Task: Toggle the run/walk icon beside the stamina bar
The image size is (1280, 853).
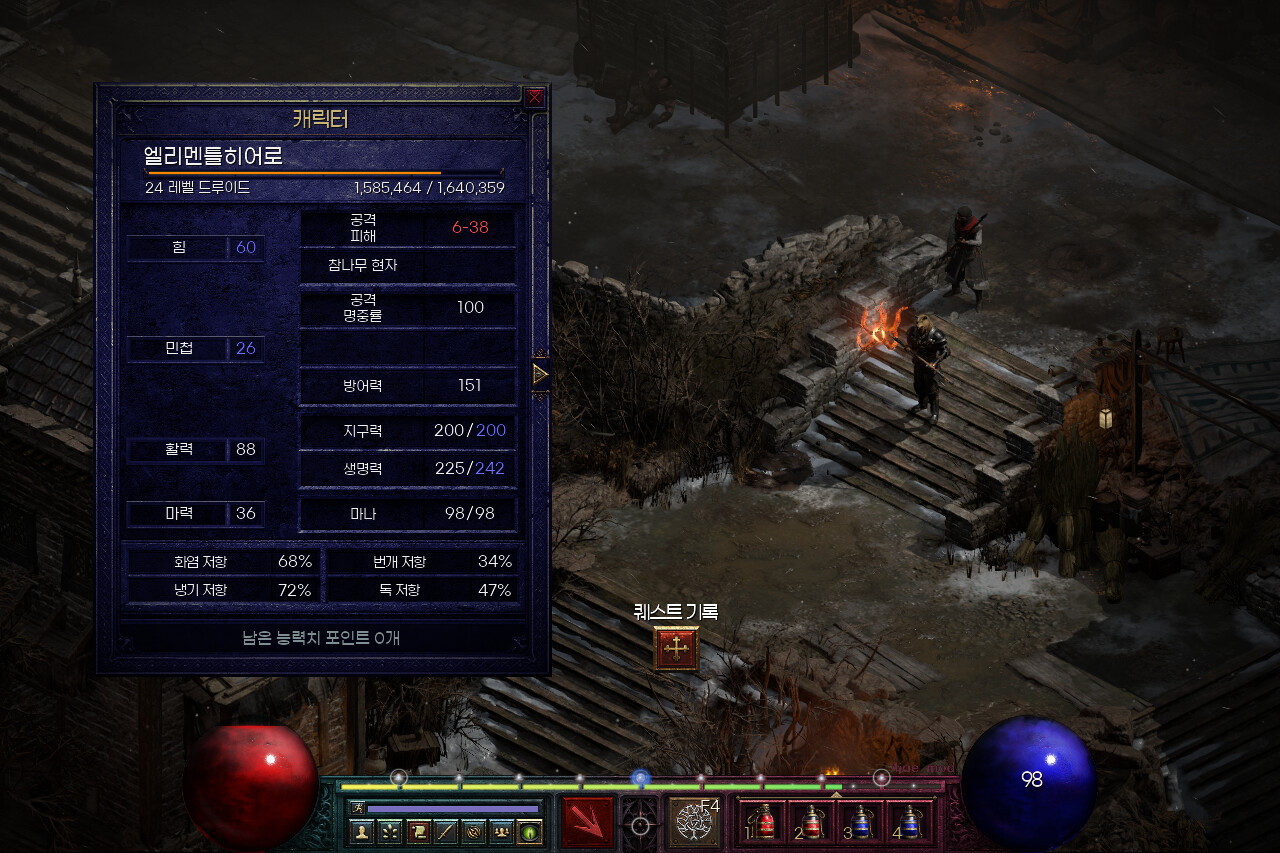Action: pyautogui.click(x=357, y=807)
